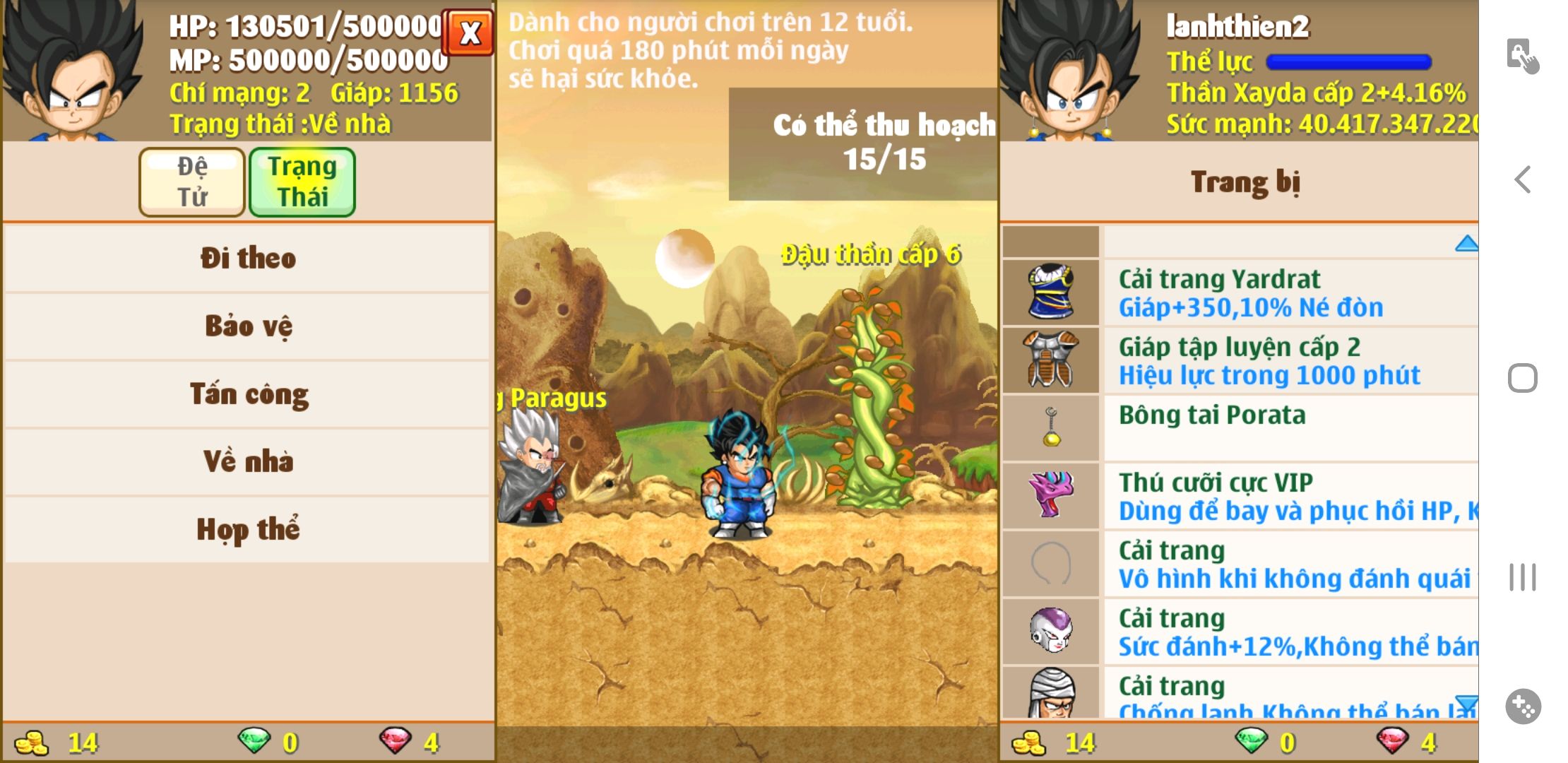The image size is (1568, 763).
Task: Choose Tấn công mode
Action: (247, 394)
